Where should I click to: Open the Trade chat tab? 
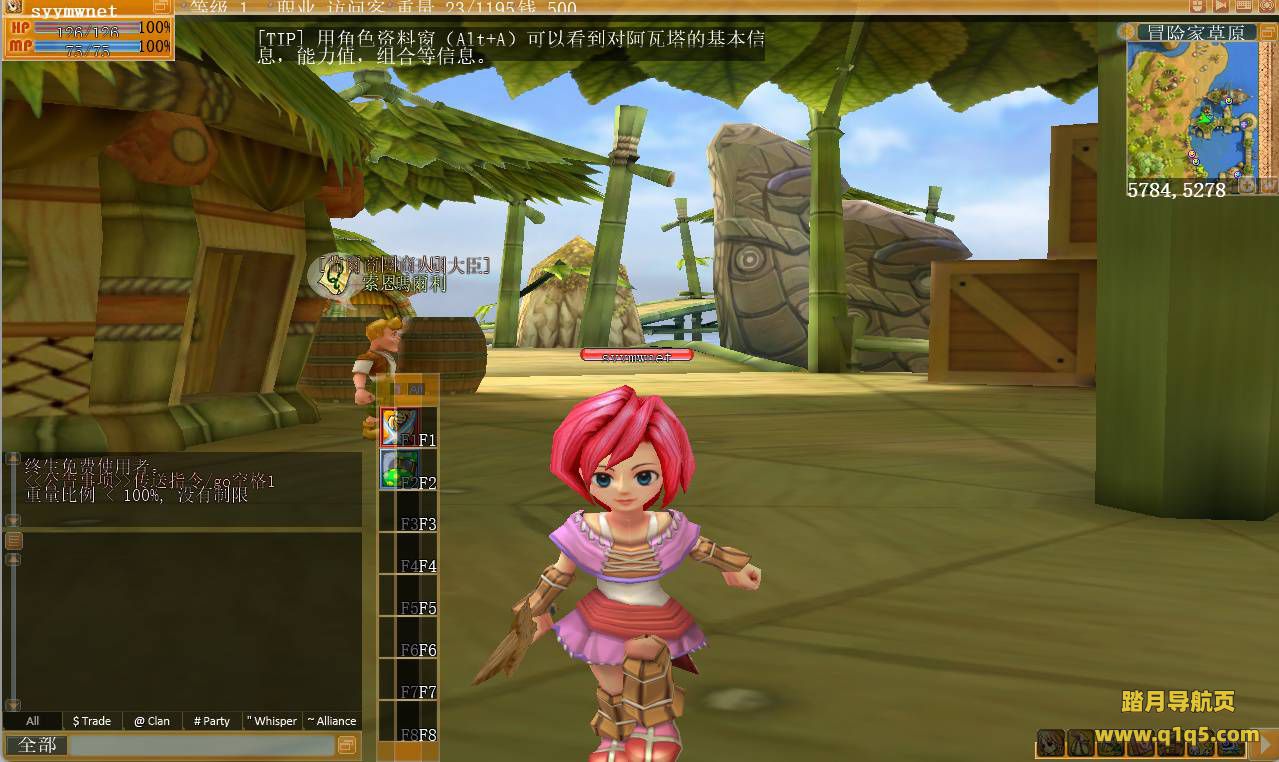pyautogui.click(x=92, y=720)
